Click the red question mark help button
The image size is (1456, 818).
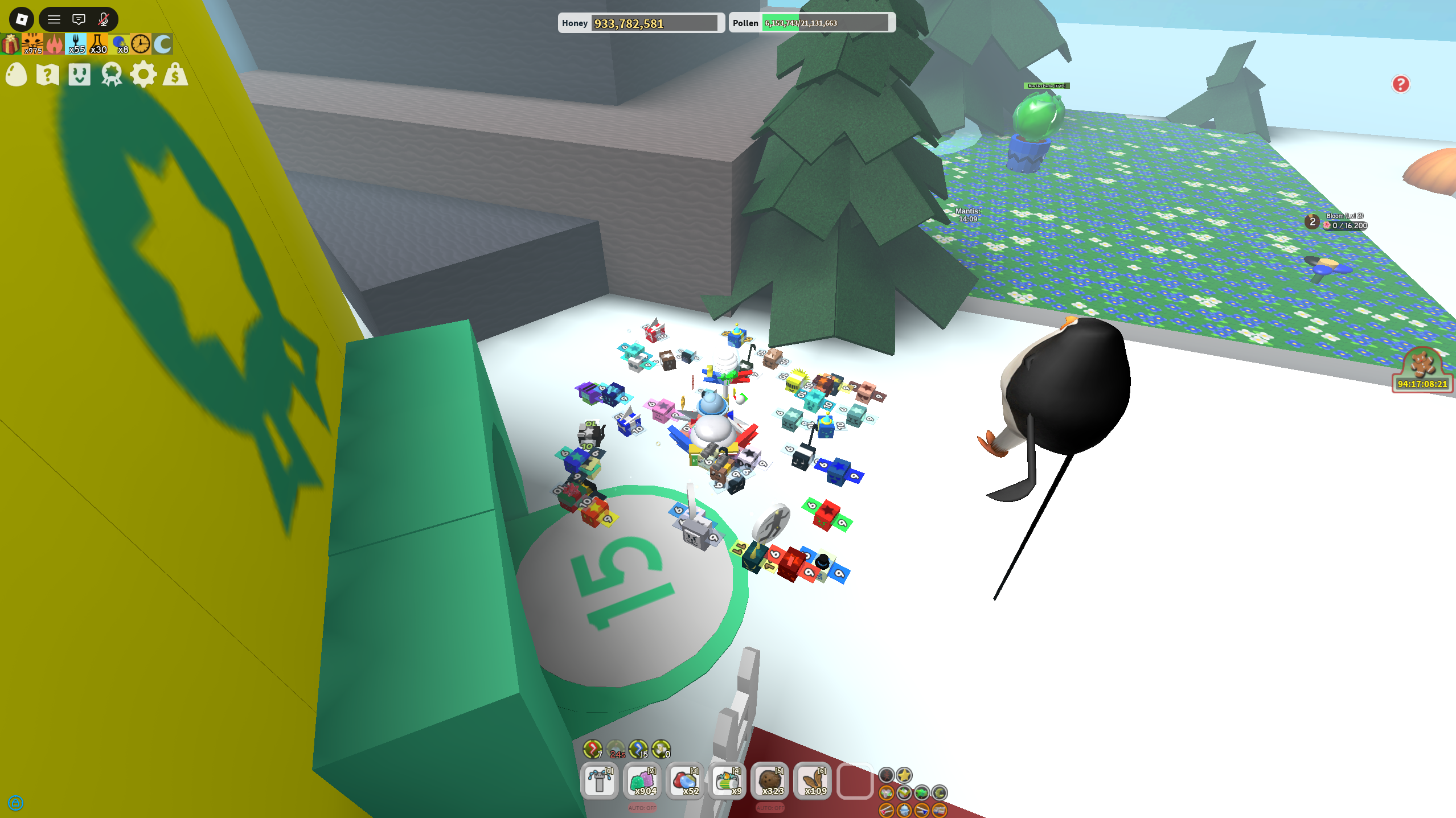coord(1401,84)
